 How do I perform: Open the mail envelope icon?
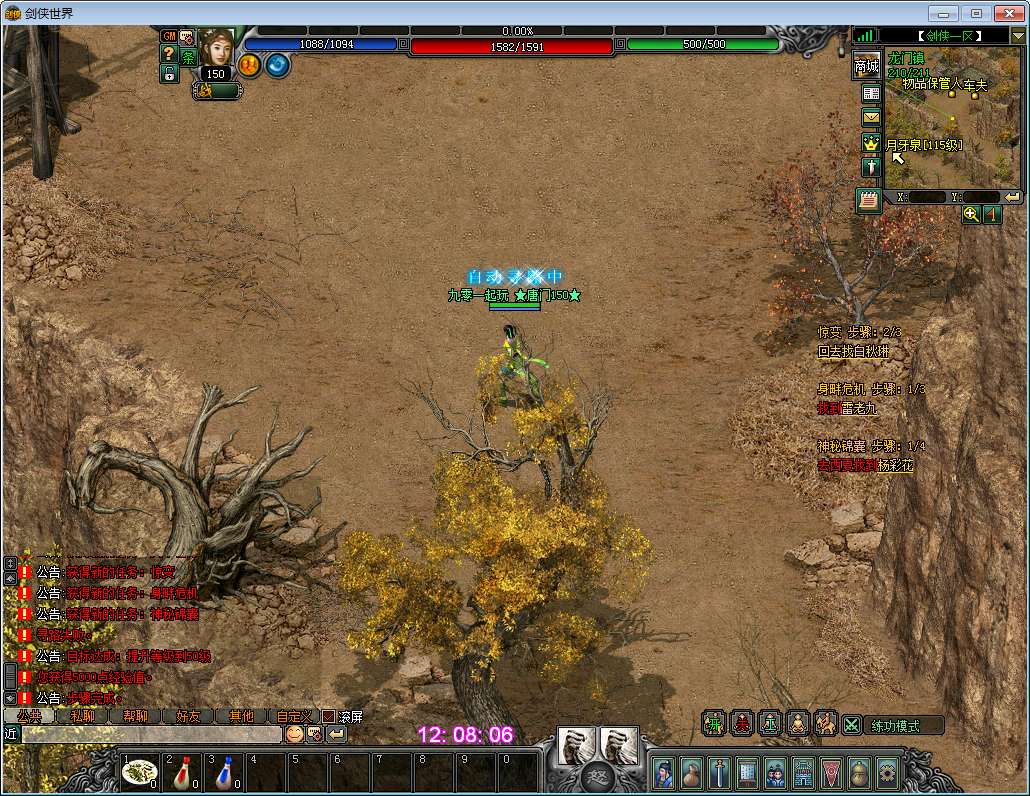click(x=871, y=117)
